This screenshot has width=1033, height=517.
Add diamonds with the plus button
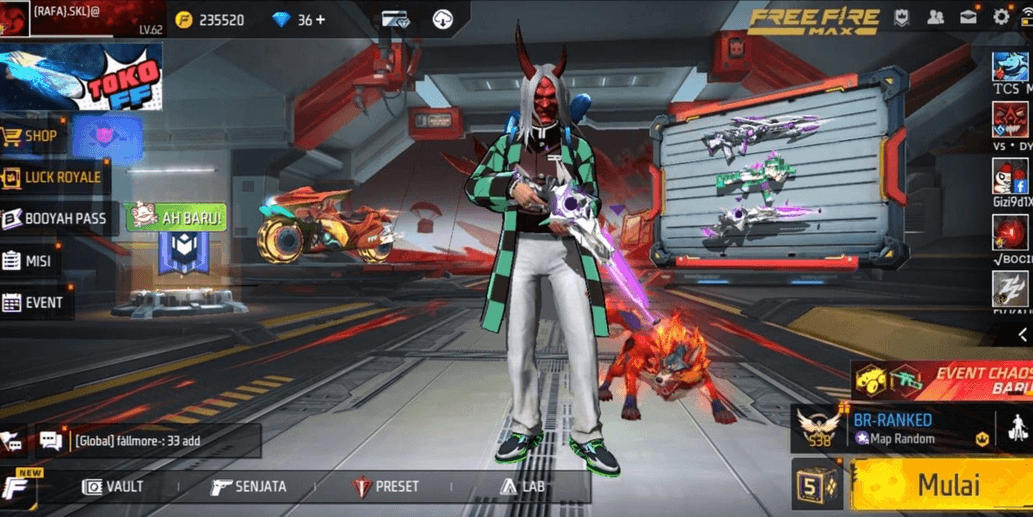coord(320,20)
